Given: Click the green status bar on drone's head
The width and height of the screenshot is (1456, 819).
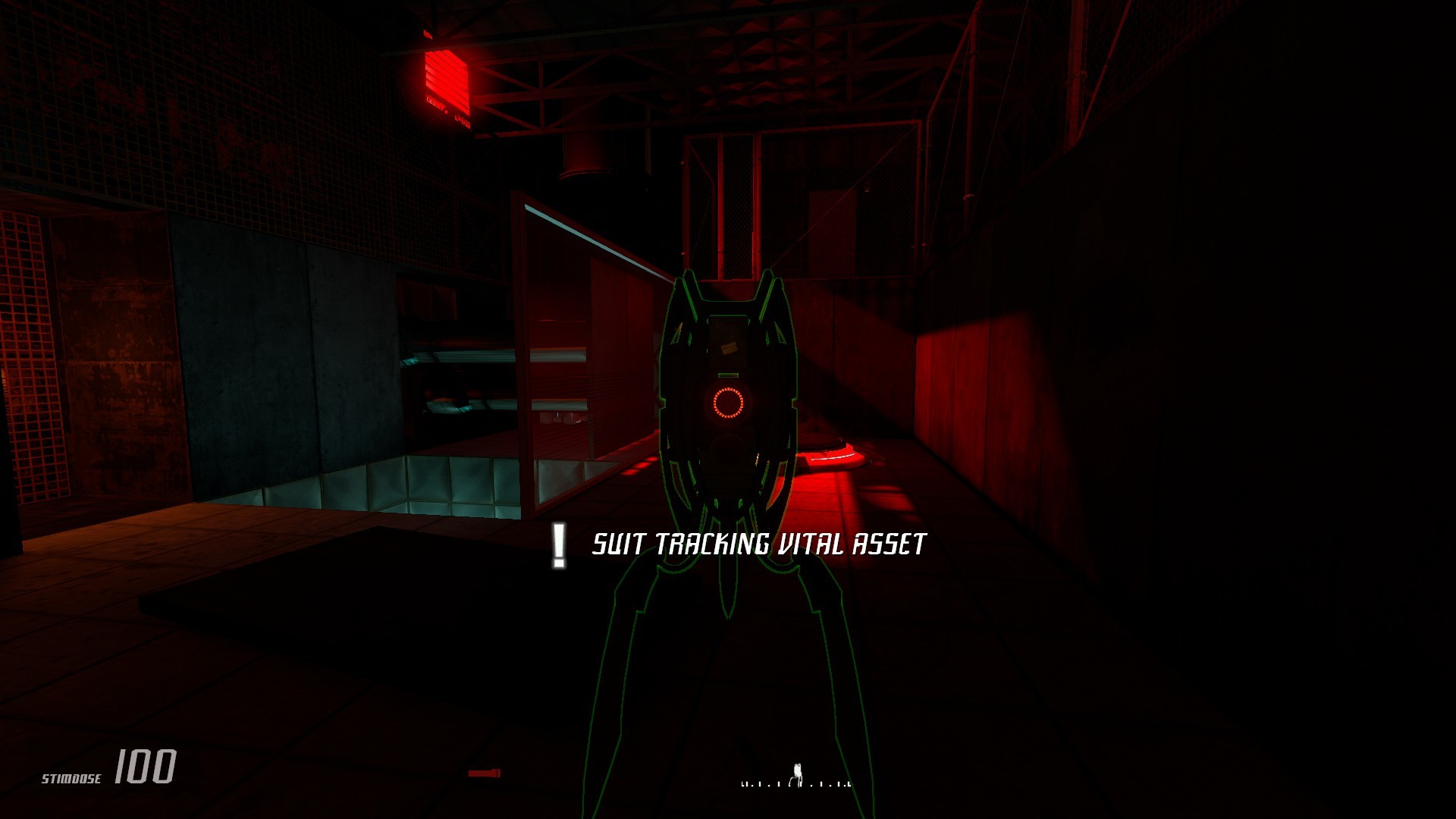Looking at the screenshot, I should click(x=728, y=375).
